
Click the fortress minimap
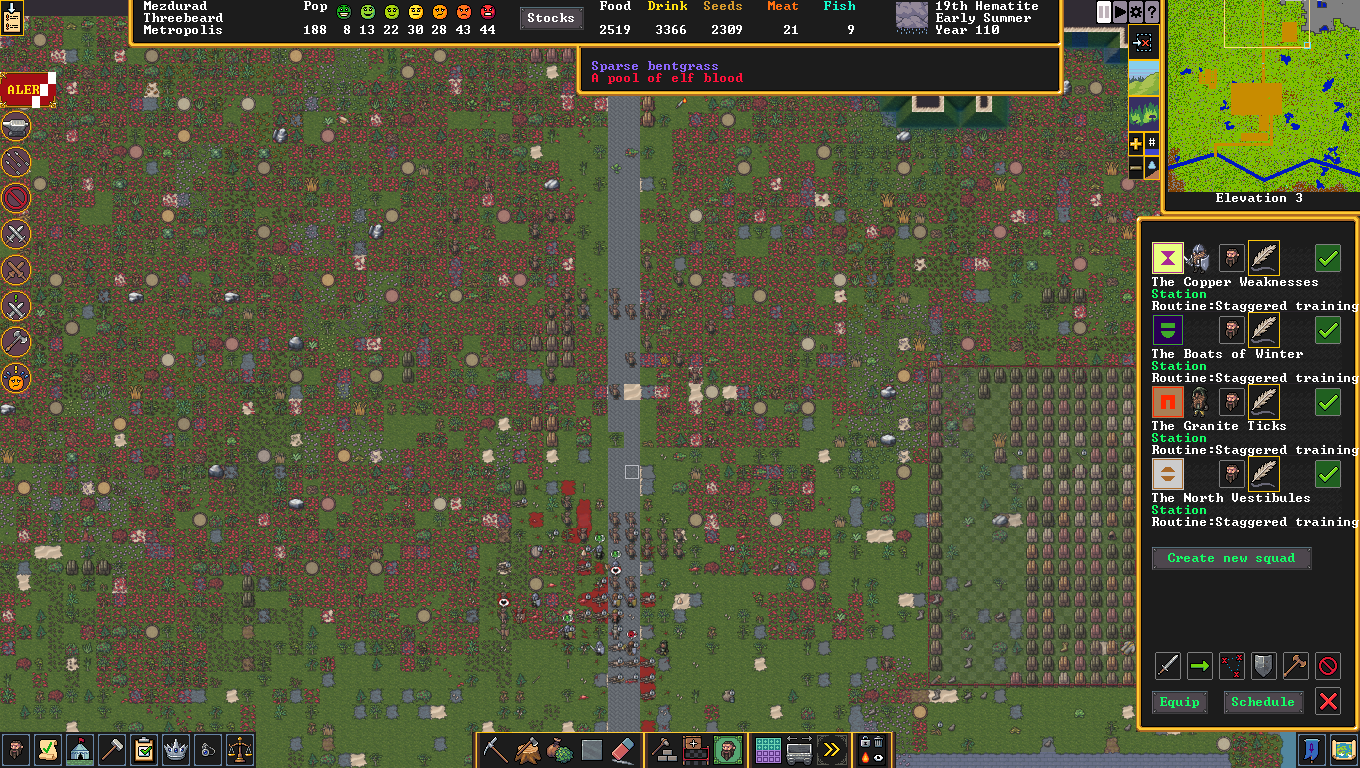pyautogui.click(x=1262, y=95)
